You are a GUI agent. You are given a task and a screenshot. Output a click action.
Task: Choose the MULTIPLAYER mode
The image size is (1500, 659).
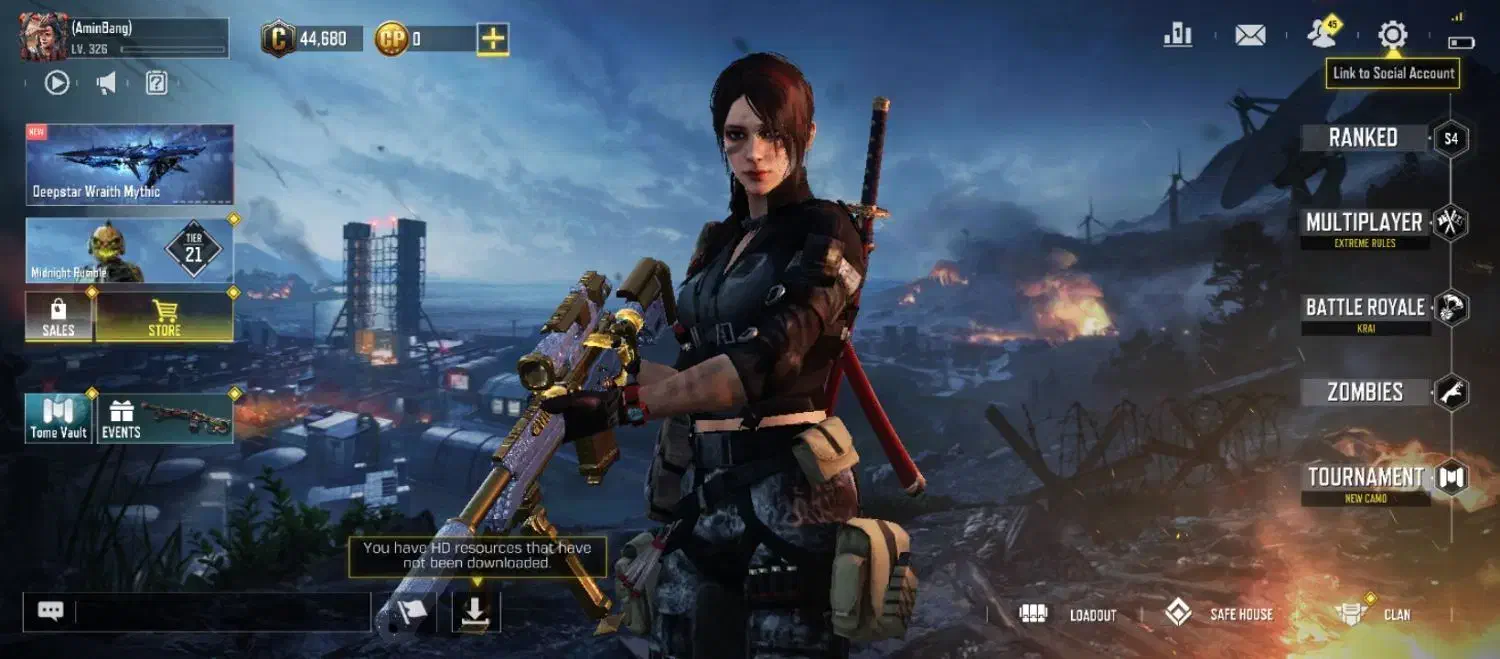pyautogui.click(x=1364, y=223)
